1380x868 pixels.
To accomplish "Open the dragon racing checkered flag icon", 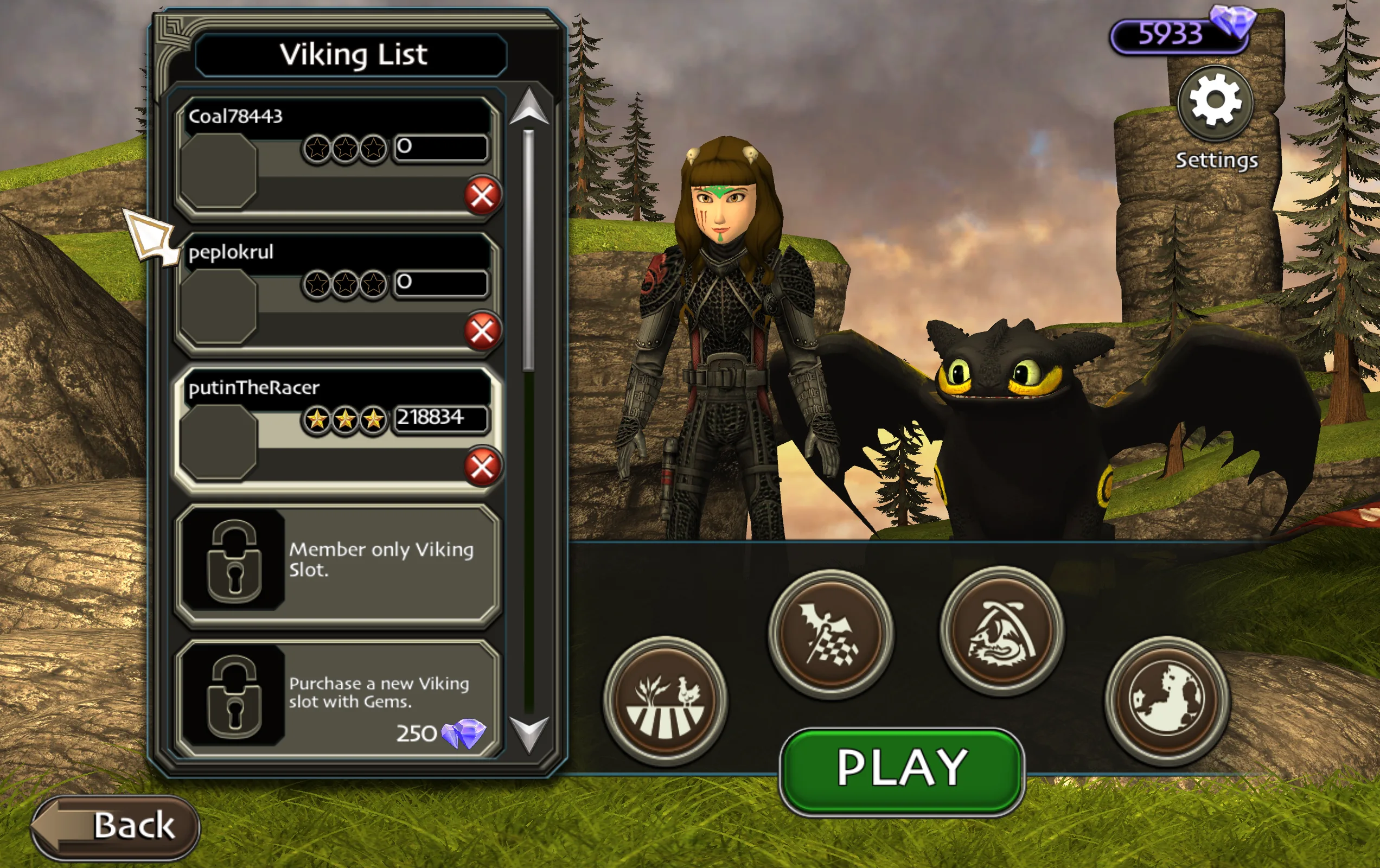I will [830, 634].
